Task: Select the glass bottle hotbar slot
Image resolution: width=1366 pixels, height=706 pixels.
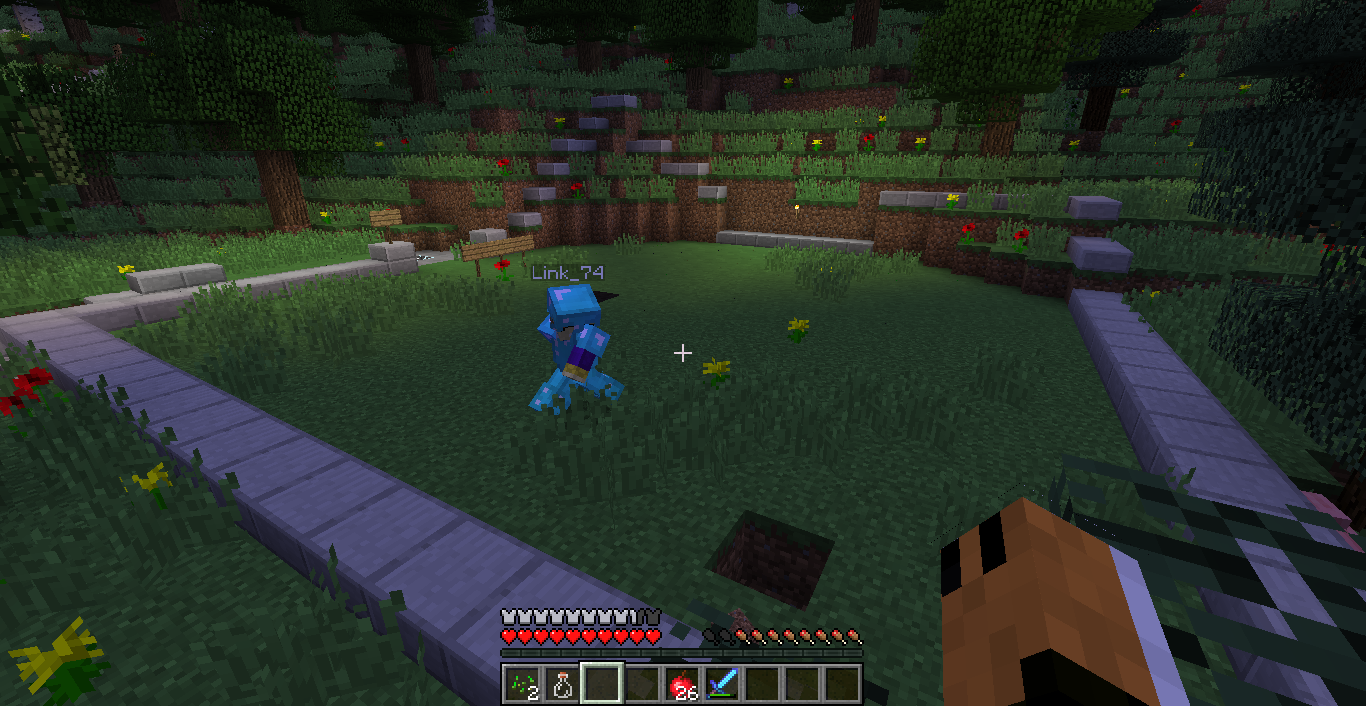Action: 561,684
